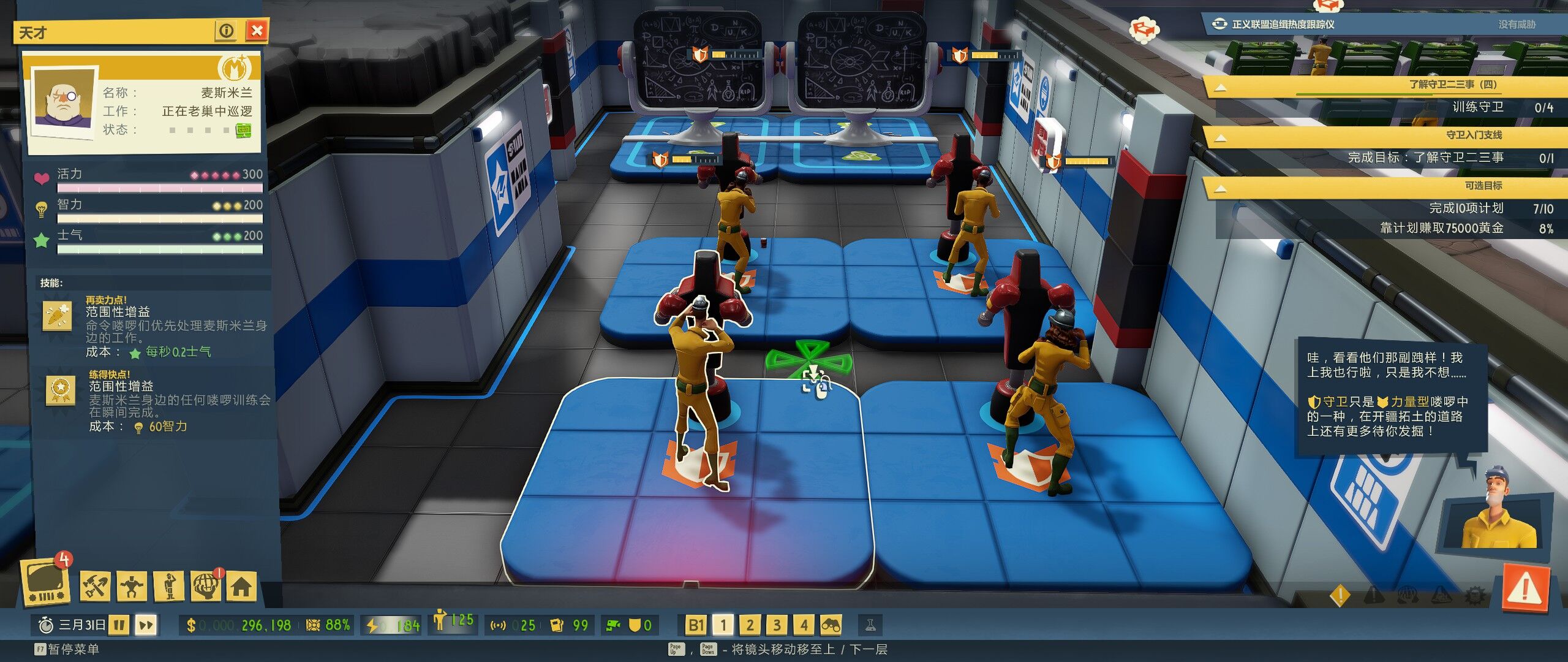Switch to floor B1
This screenshot has height=662, width=1568.
[696, 625]
